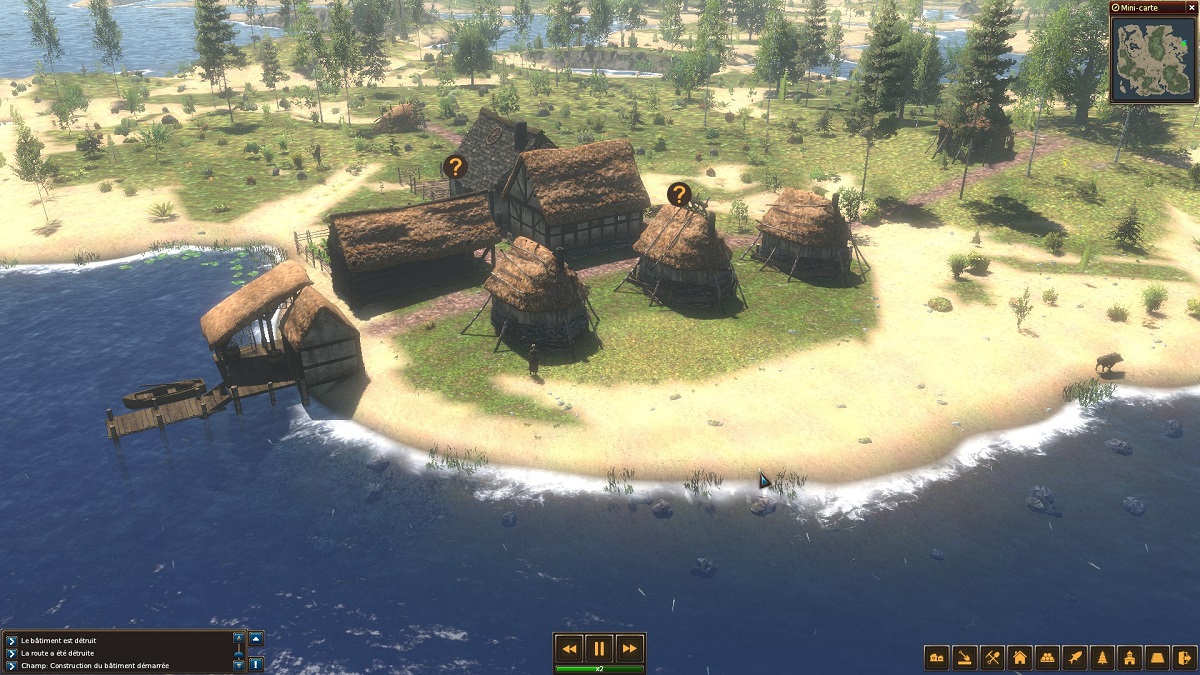
Task: Close the Mini-carte panel
Action: coord(1190,7)
